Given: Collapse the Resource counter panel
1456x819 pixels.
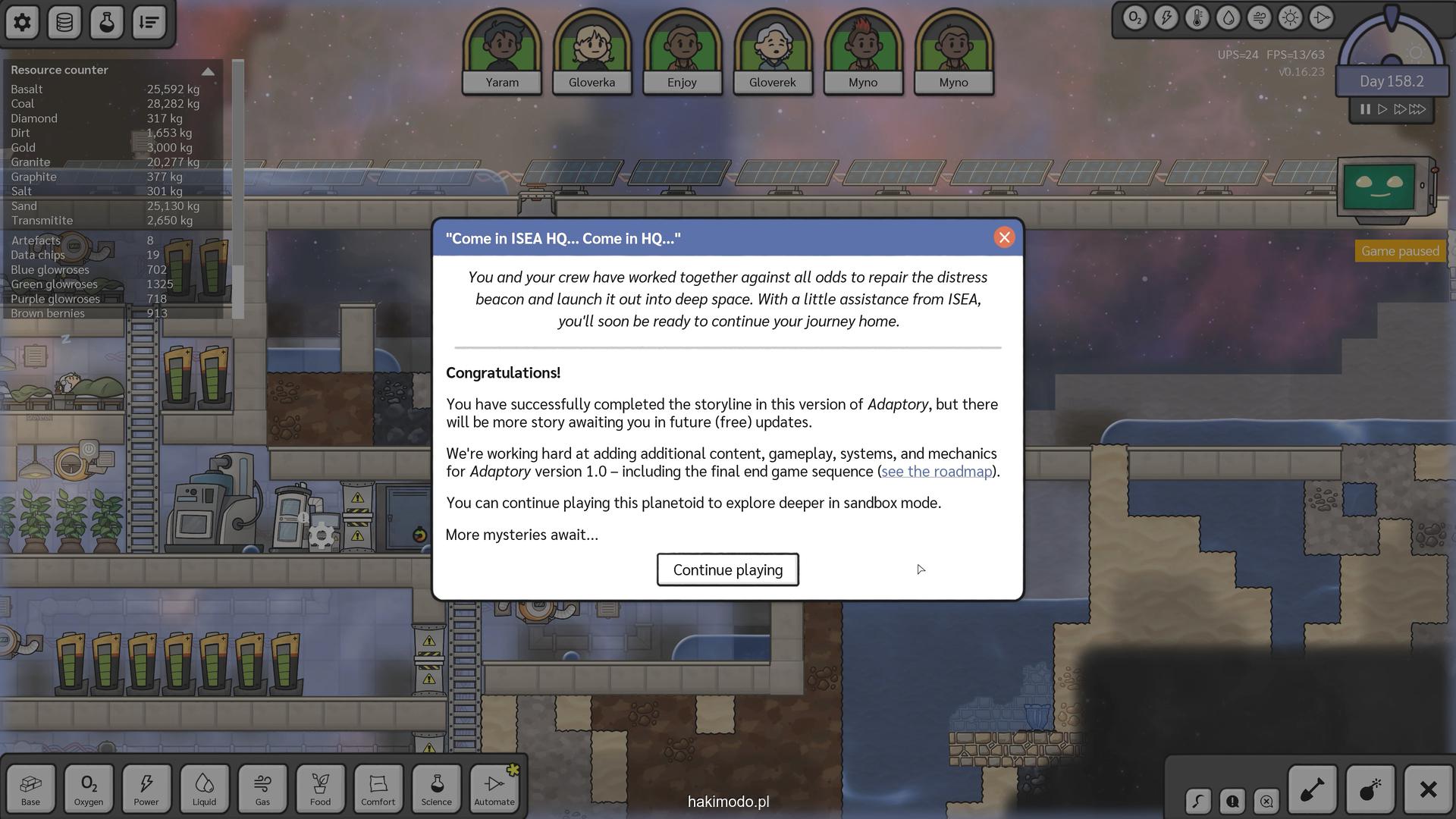Looking at the screenshot, I should (208, 71).
